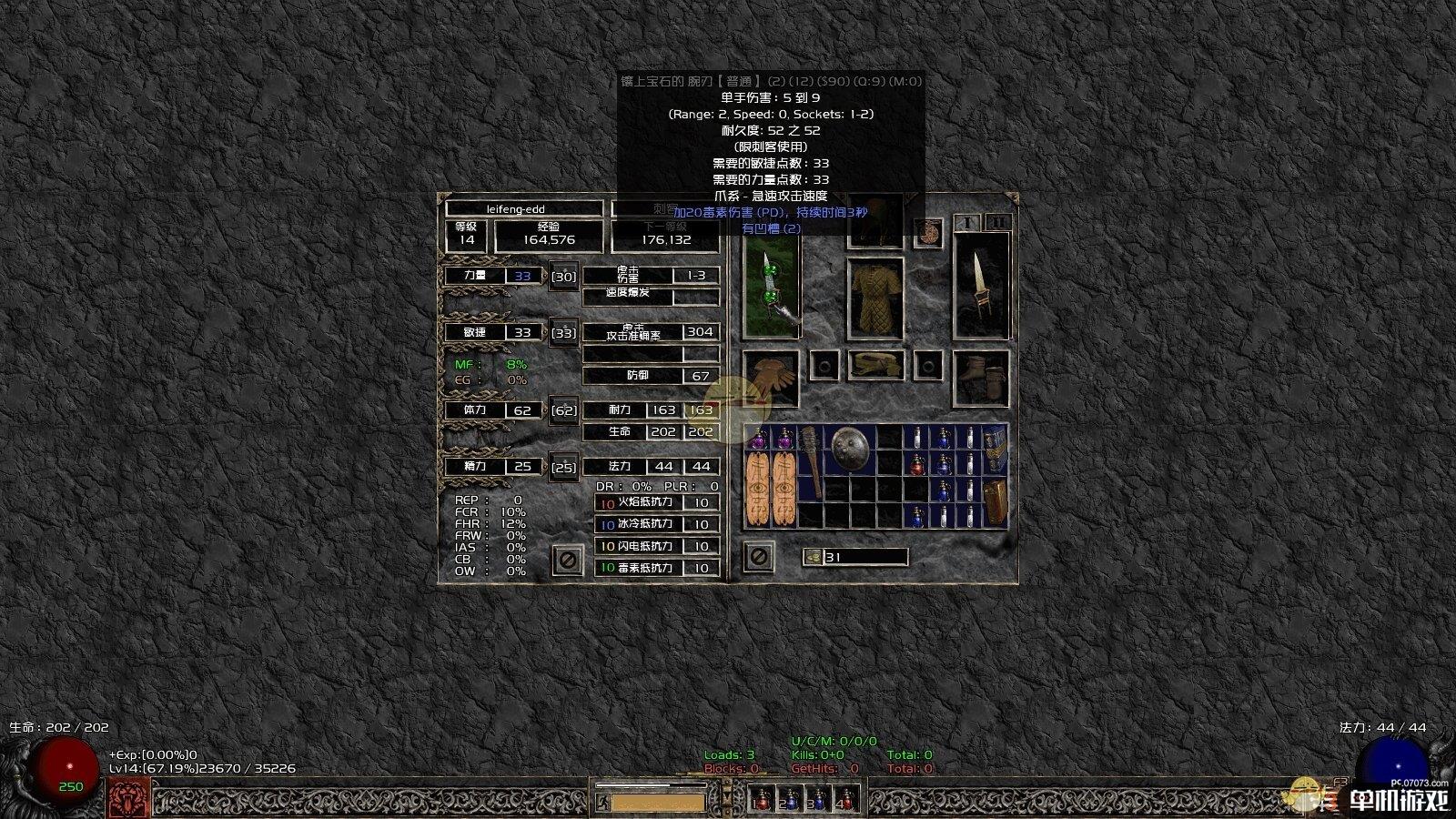
Task: Switch to weapon set II tab
Action: [x=997, y=223]
